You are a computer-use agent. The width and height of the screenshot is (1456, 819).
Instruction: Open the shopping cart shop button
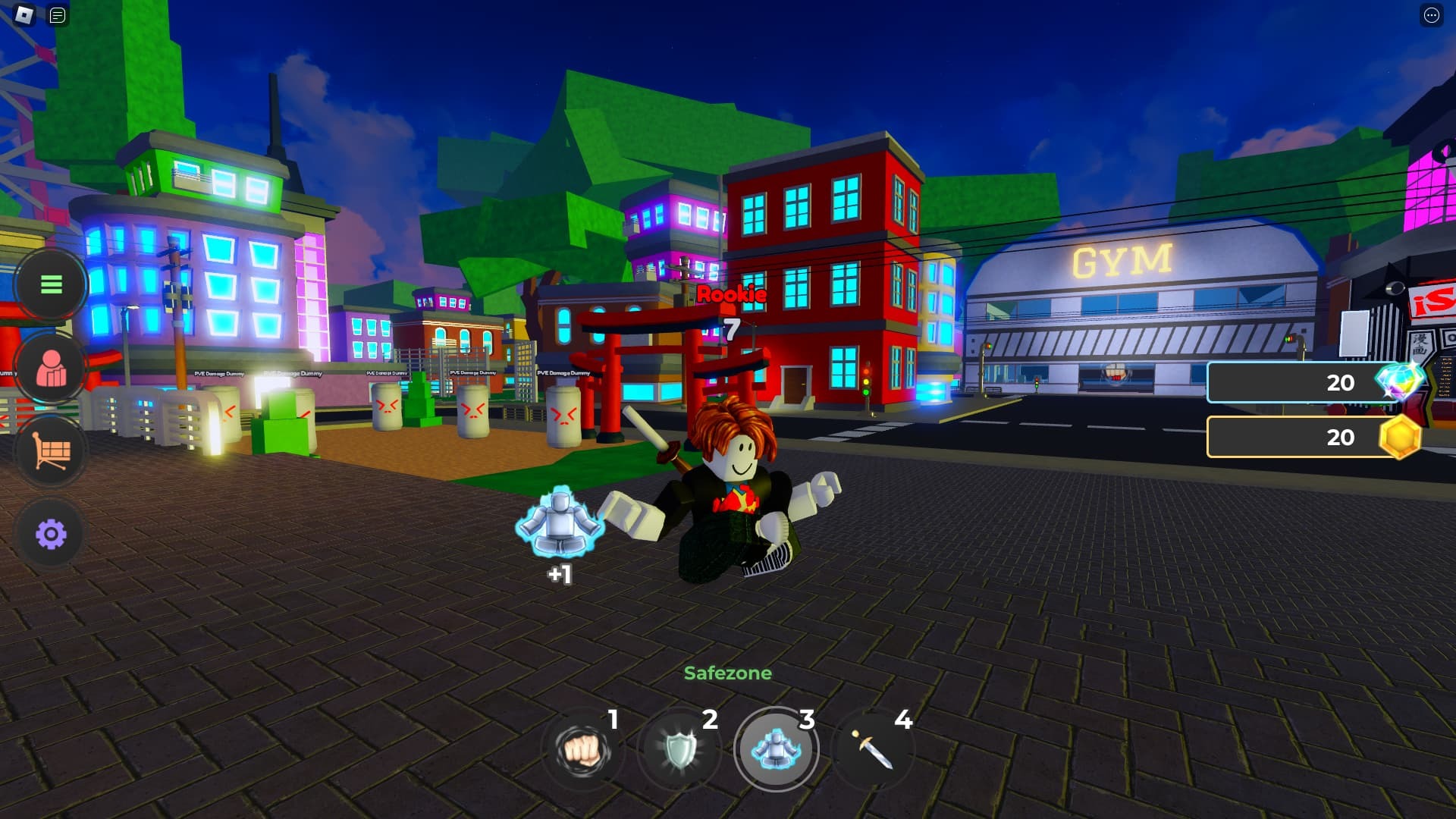[51, 452]
